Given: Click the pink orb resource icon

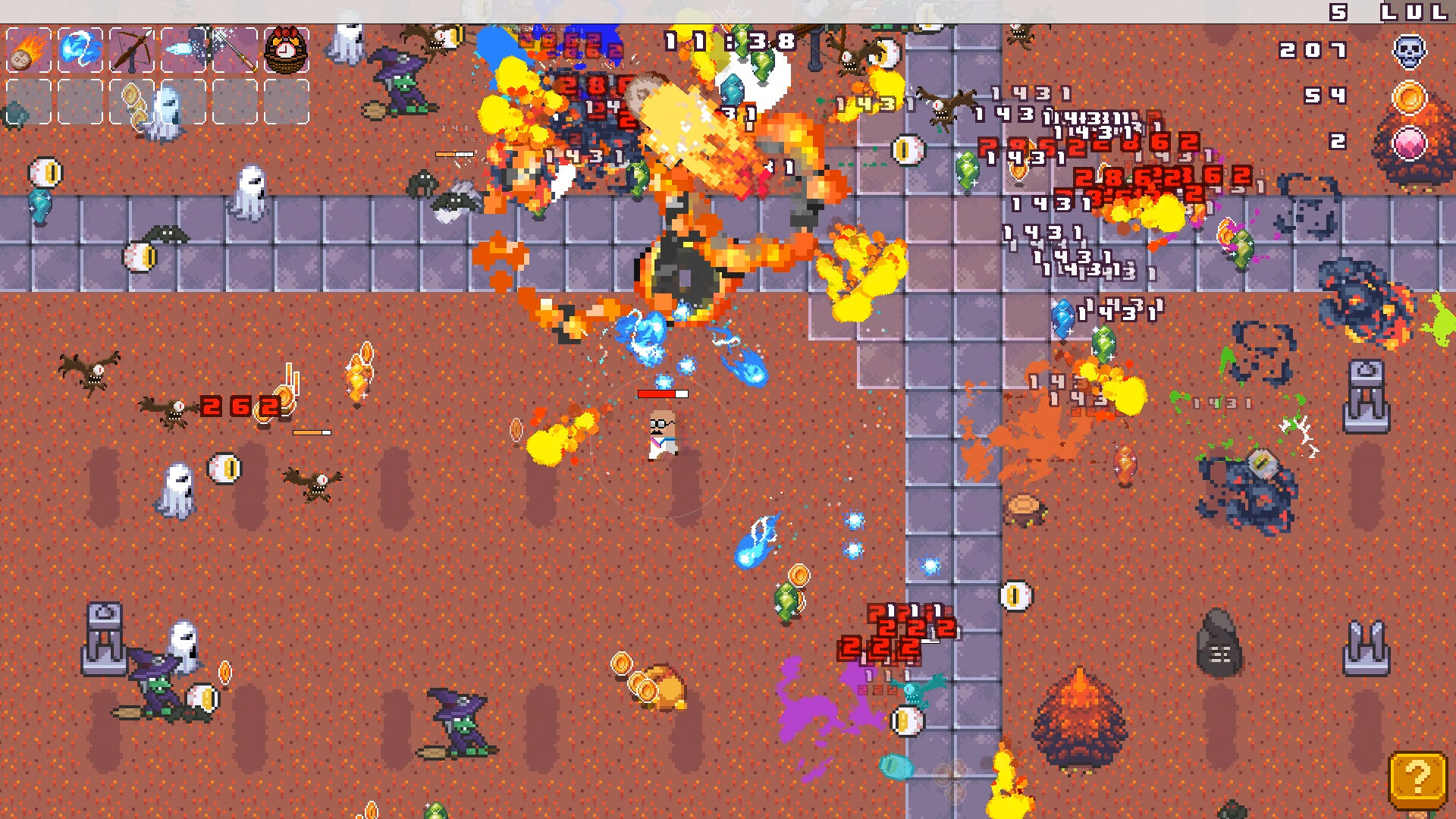Looking at the screenshot, I should (1408, 143).
